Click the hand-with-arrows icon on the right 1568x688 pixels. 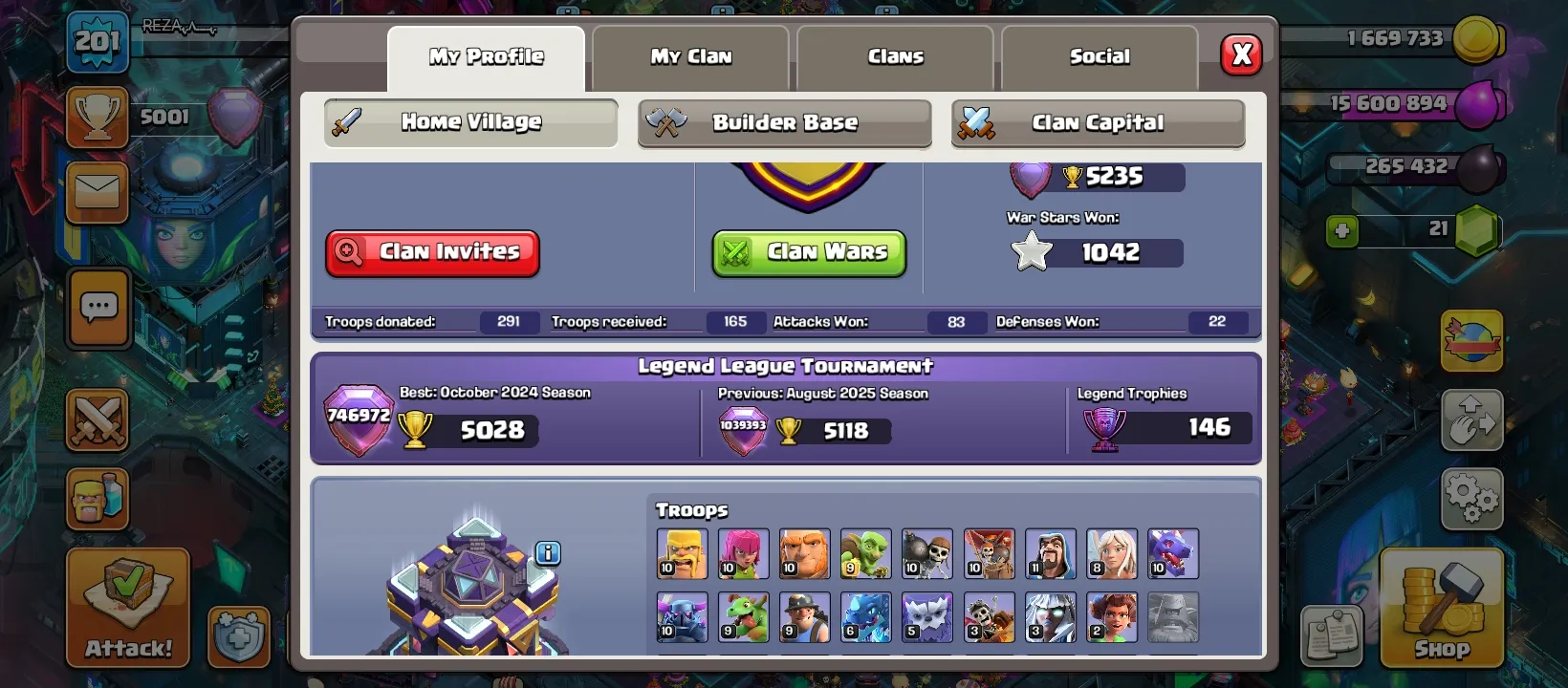tap(1472, 420)
